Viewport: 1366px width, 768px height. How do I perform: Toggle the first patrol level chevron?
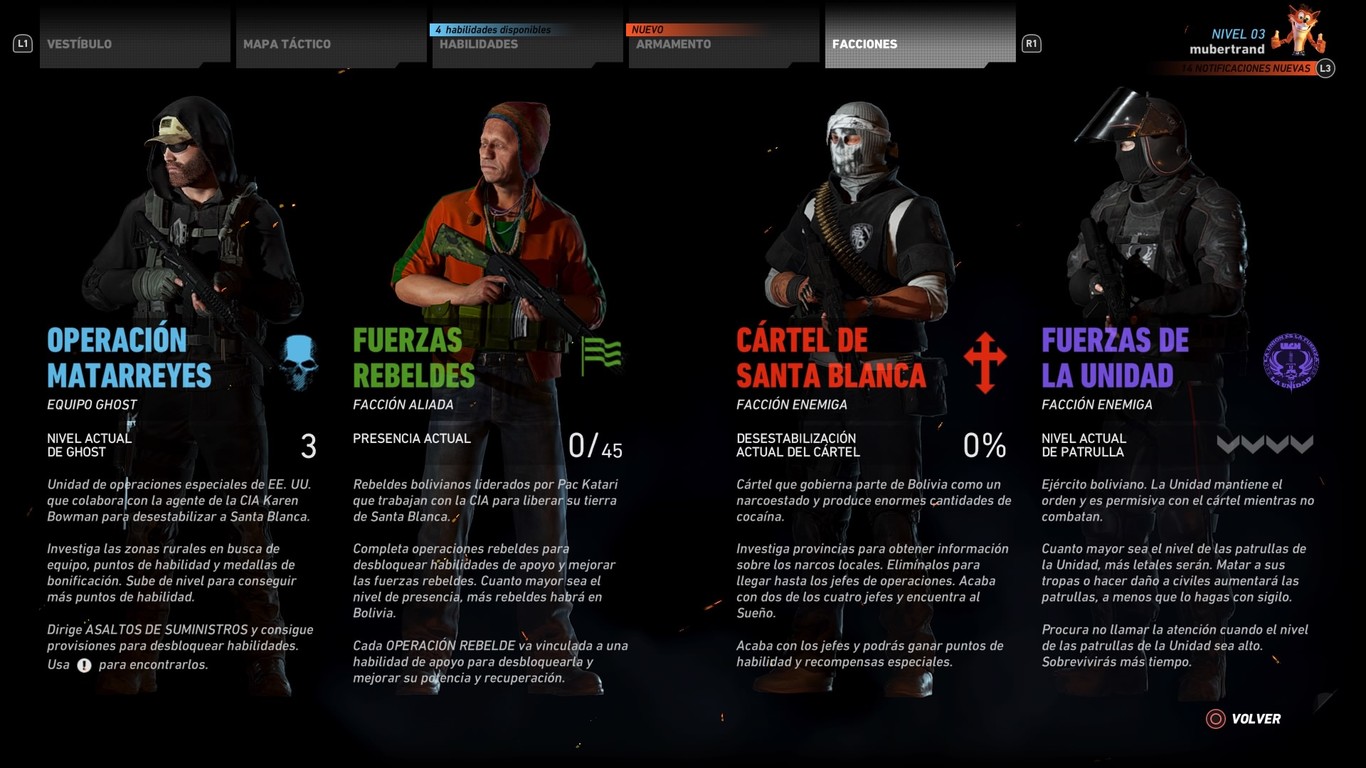point(1227,445)
